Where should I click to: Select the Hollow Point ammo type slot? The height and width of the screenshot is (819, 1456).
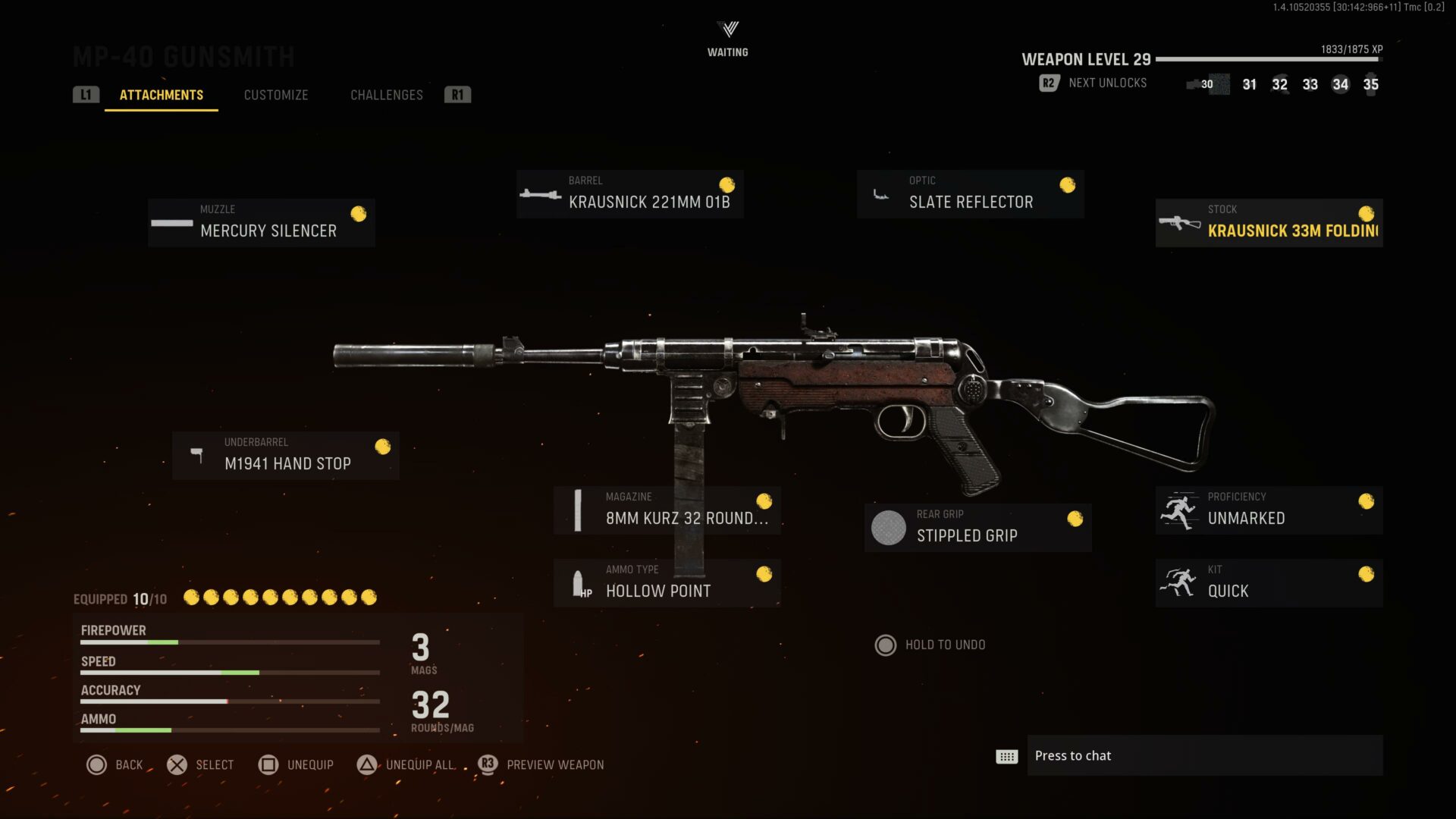coord(667,583)
